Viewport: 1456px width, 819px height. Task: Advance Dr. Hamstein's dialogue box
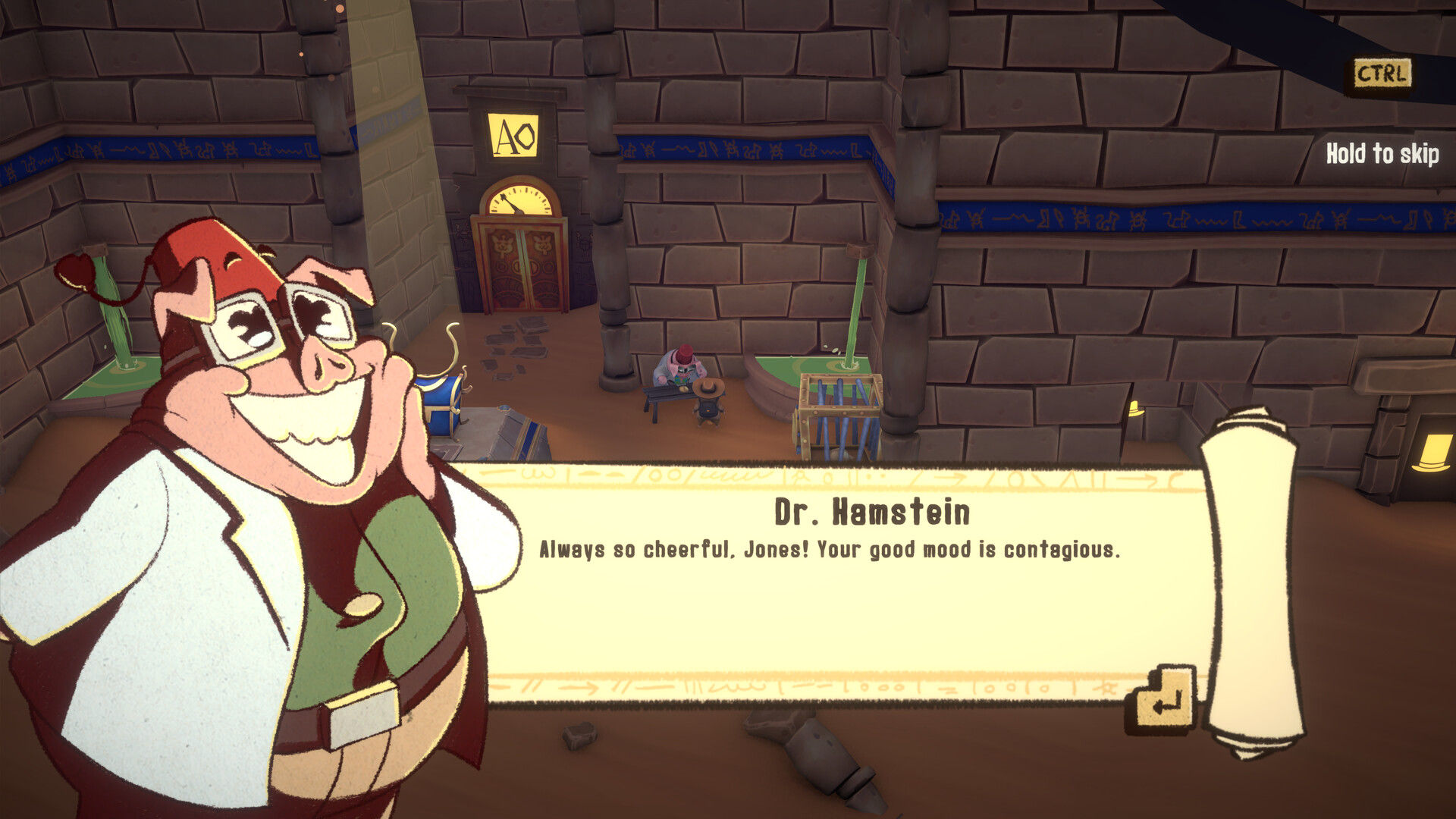[x=1164, y=701]
